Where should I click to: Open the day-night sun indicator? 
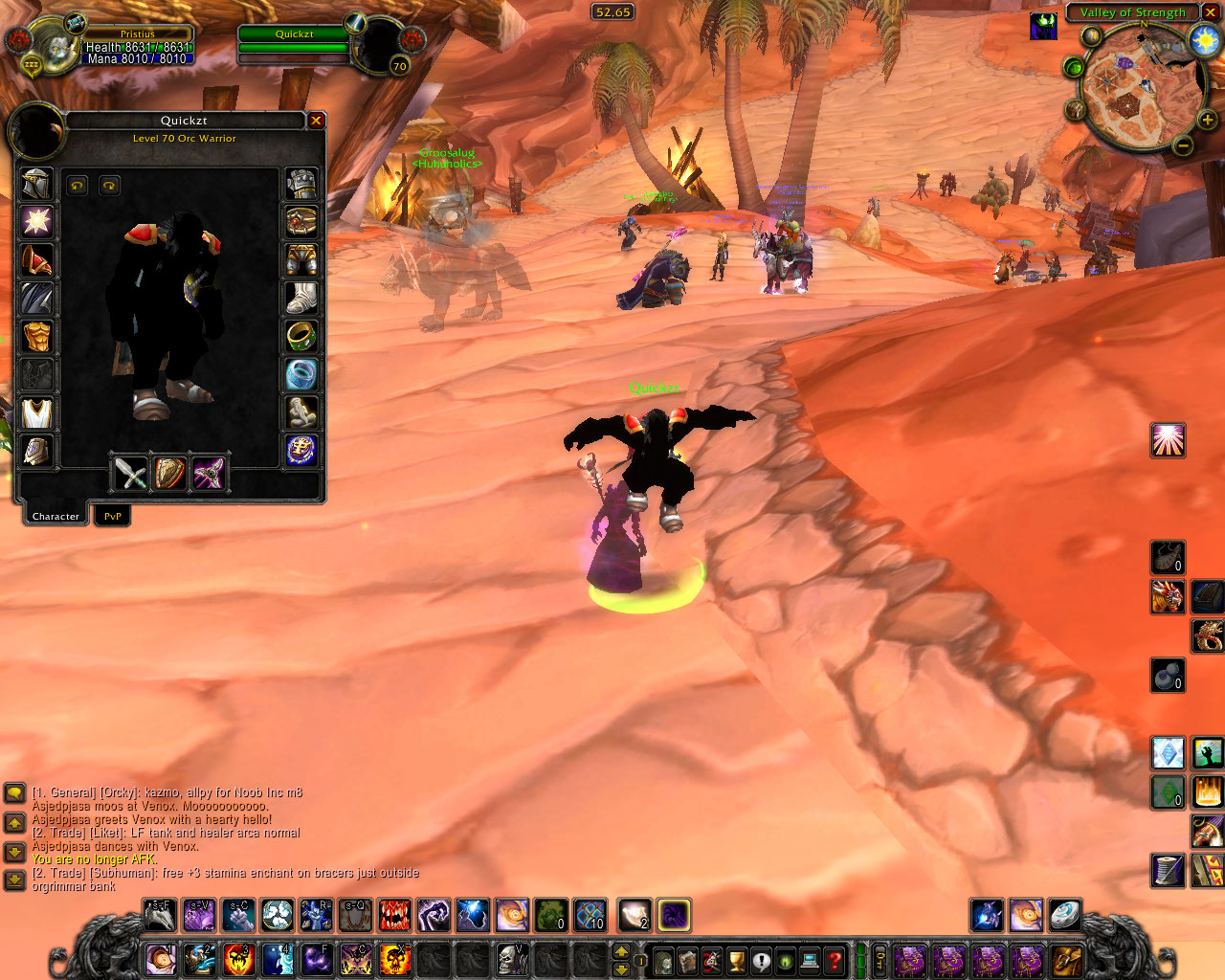1203,40
